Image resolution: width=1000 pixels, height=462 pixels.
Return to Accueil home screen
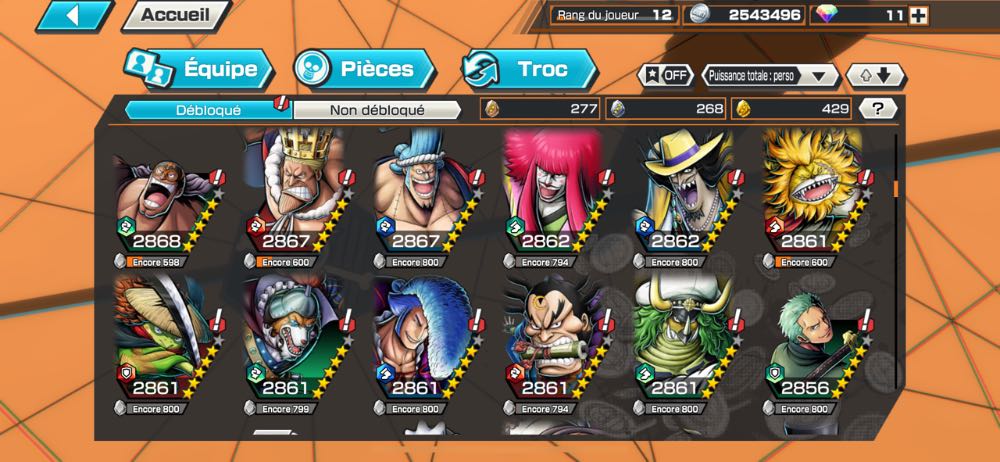(x=173, y=15)
